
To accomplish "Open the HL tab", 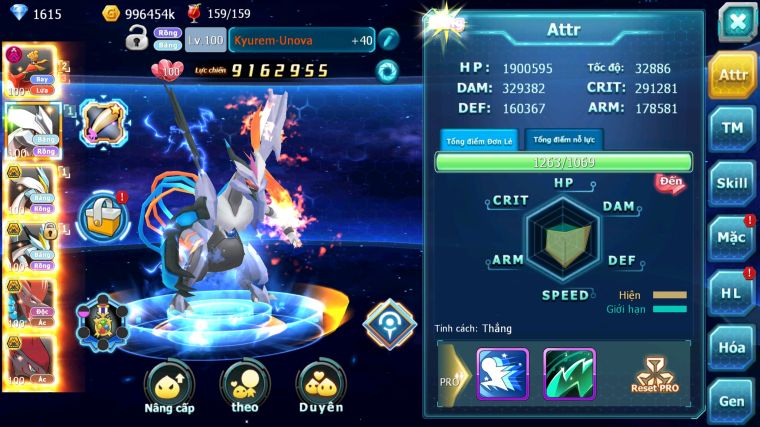I will pos(733,292).
